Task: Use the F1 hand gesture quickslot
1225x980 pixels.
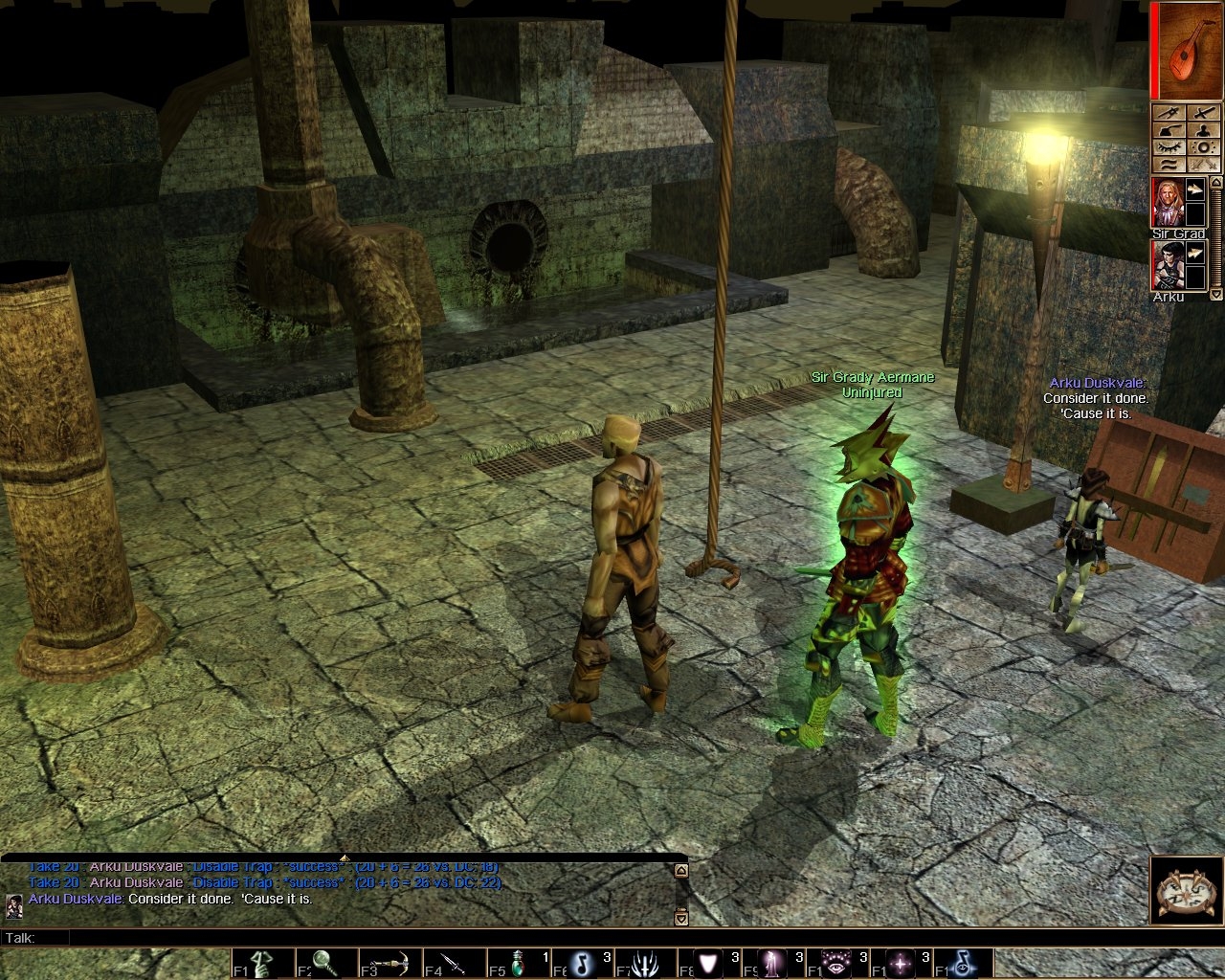Action: (263, 963)
